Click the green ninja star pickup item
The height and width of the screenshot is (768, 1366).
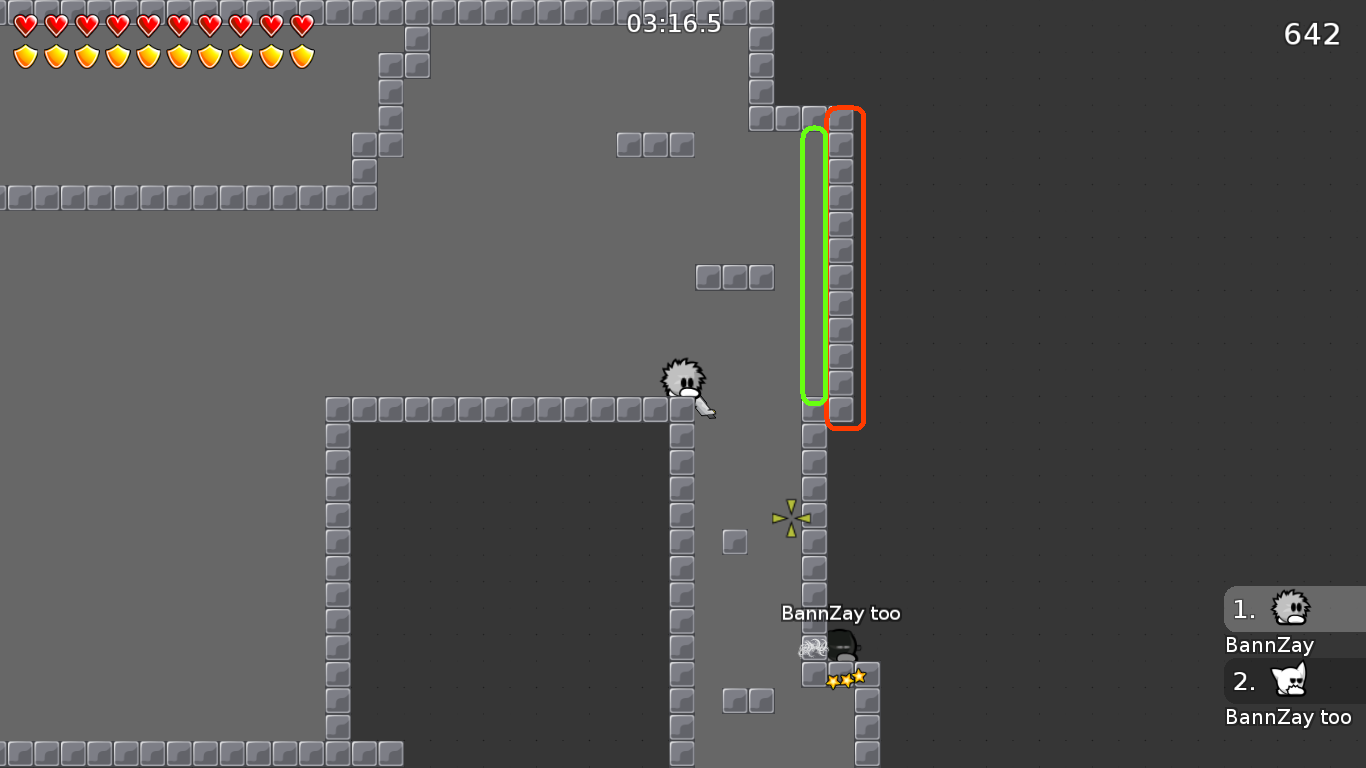coord(789,516)
